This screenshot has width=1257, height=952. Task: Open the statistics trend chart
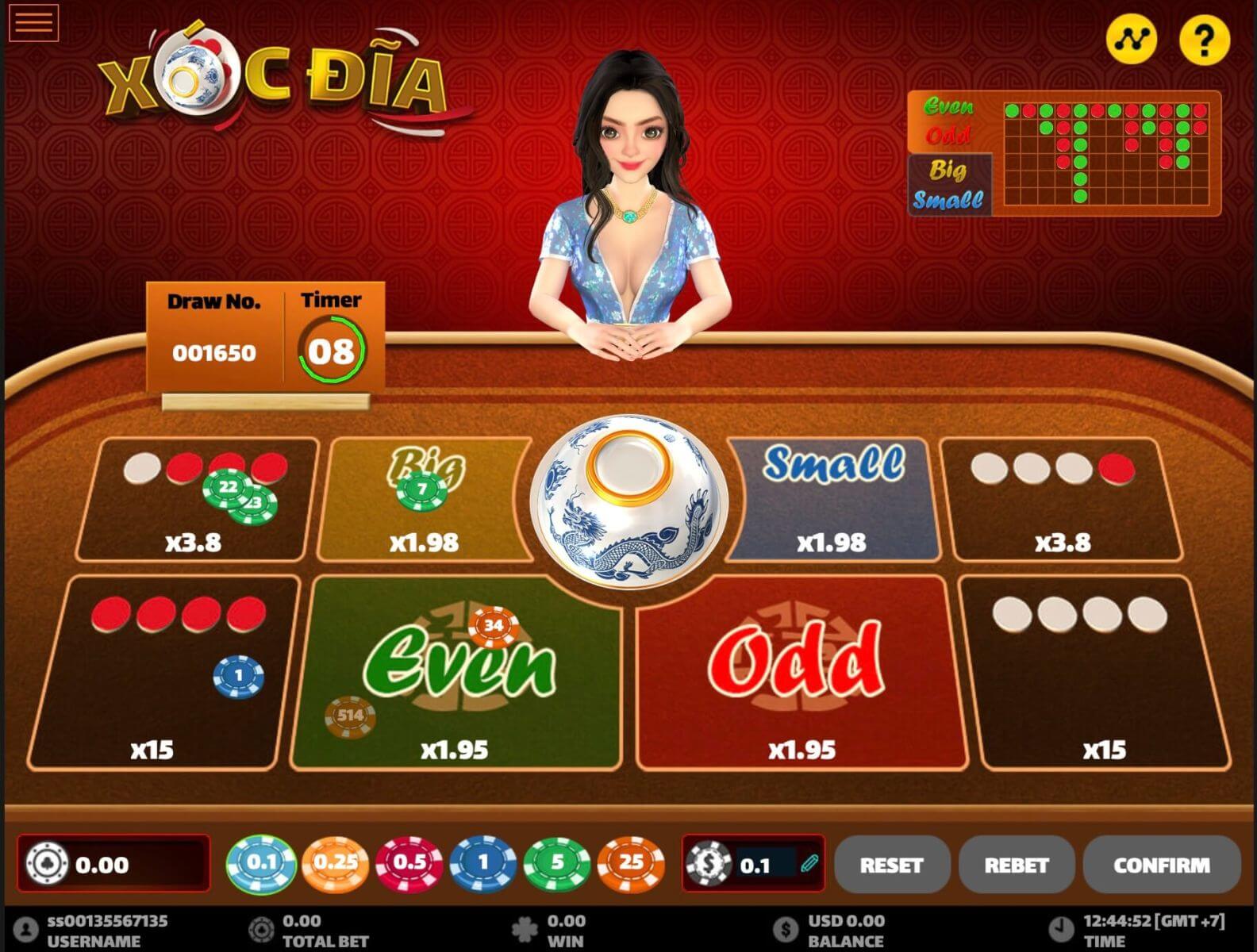(1131, 38)
